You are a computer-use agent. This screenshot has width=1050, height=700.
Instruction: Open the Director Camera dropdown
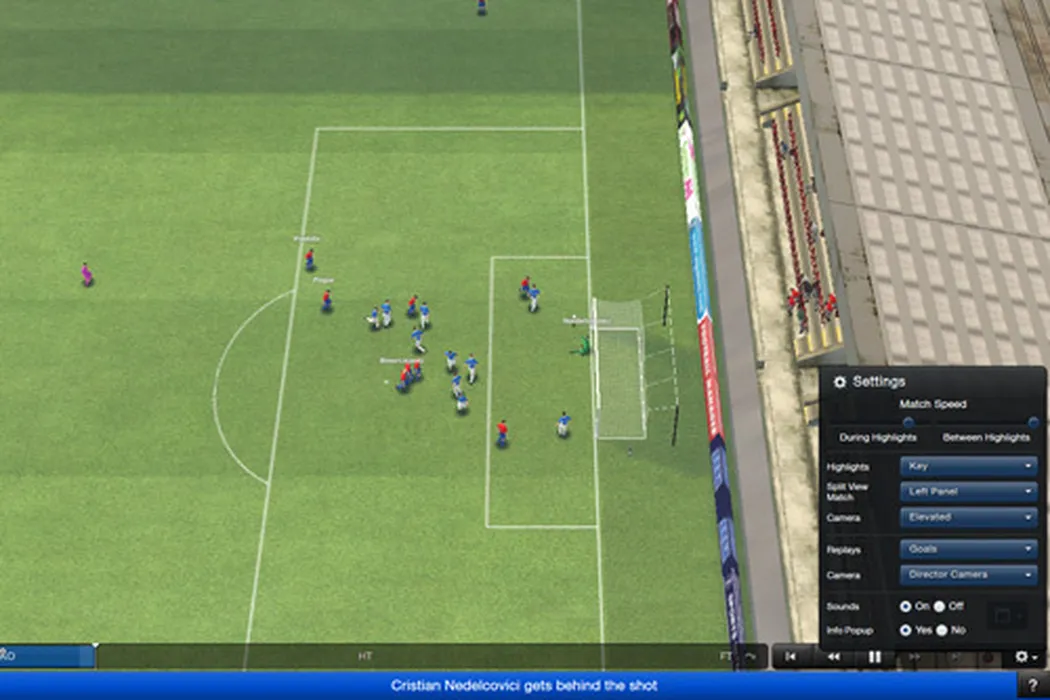click(968, 575)
